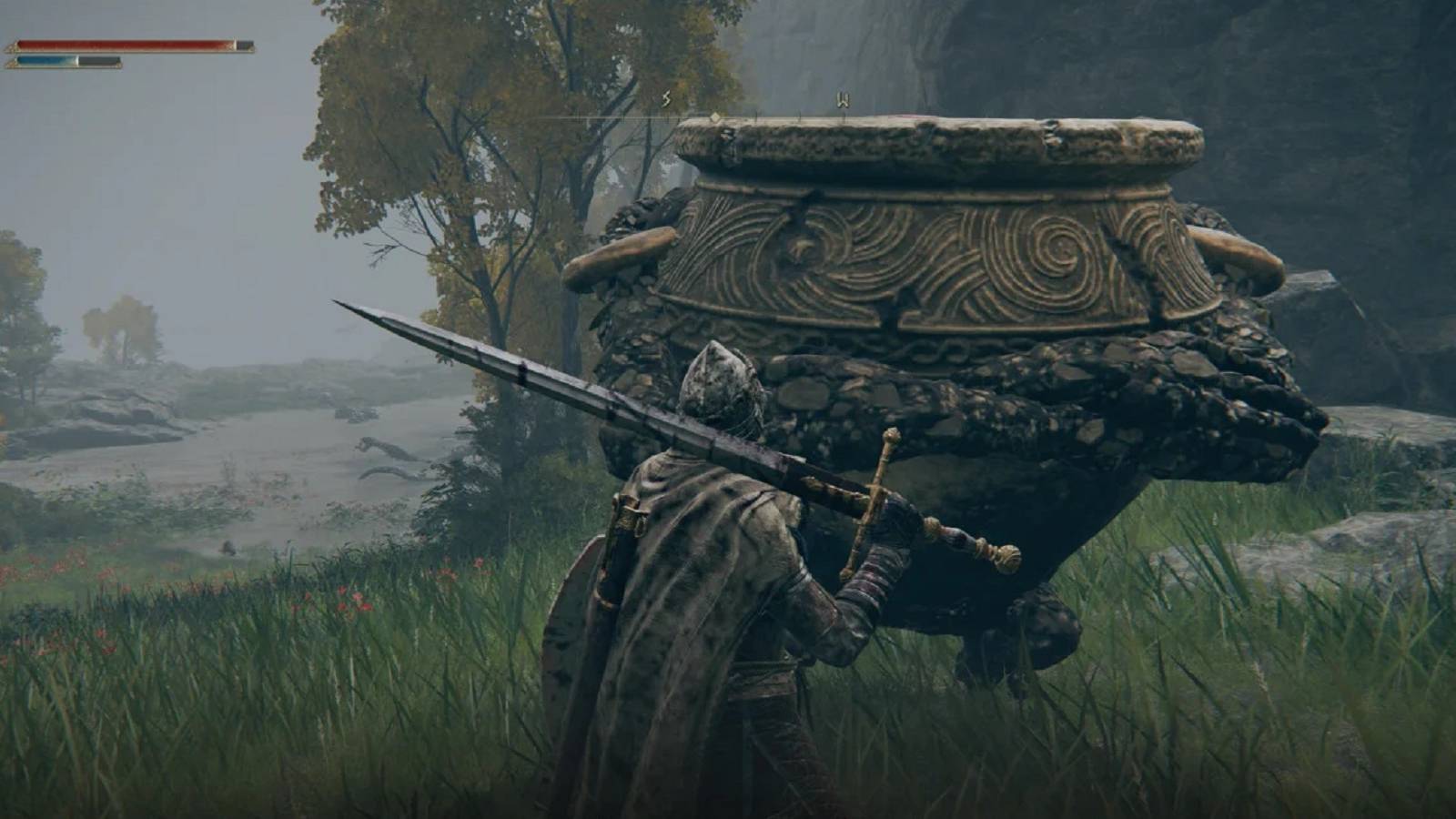Click the depleted gray segment of the health bar
The height and width of the screenshot is (819, 1456).
coord(242,45)
